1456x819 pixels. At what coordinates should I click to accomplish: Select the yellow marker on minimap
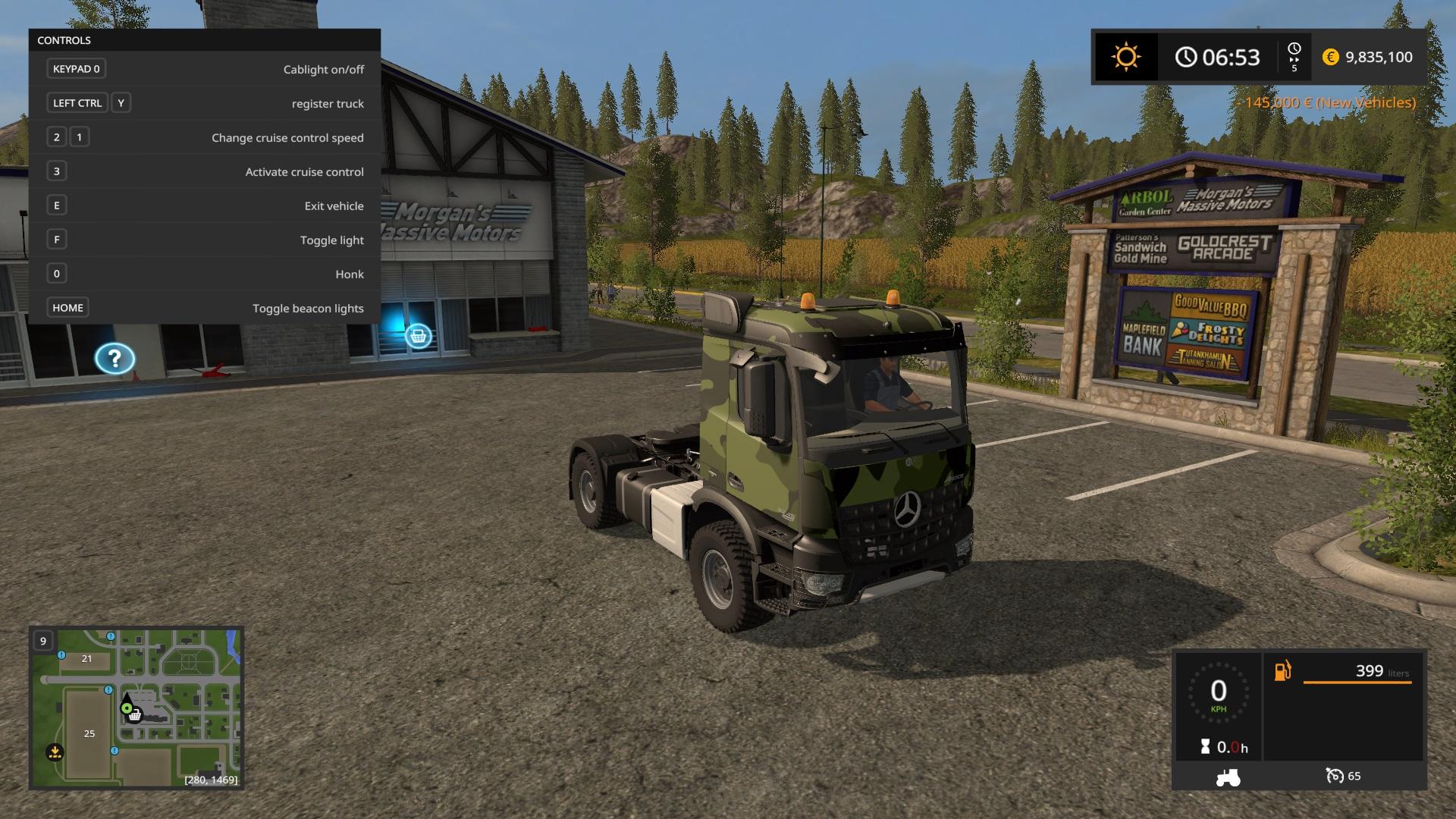click(55, 752)
